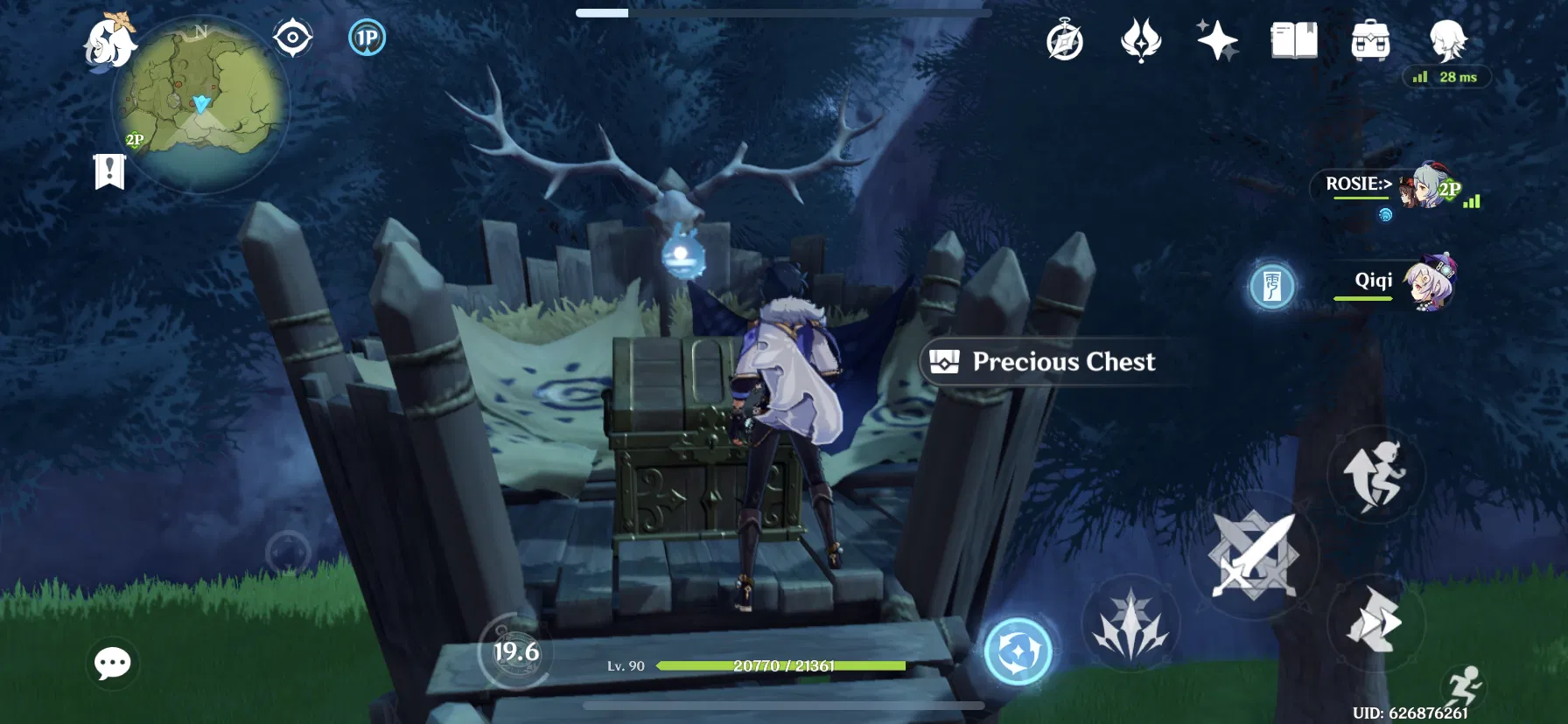1568x724 pixels.
Task: Open the Character screen silhouette icon
Action: click(1448, 40)
